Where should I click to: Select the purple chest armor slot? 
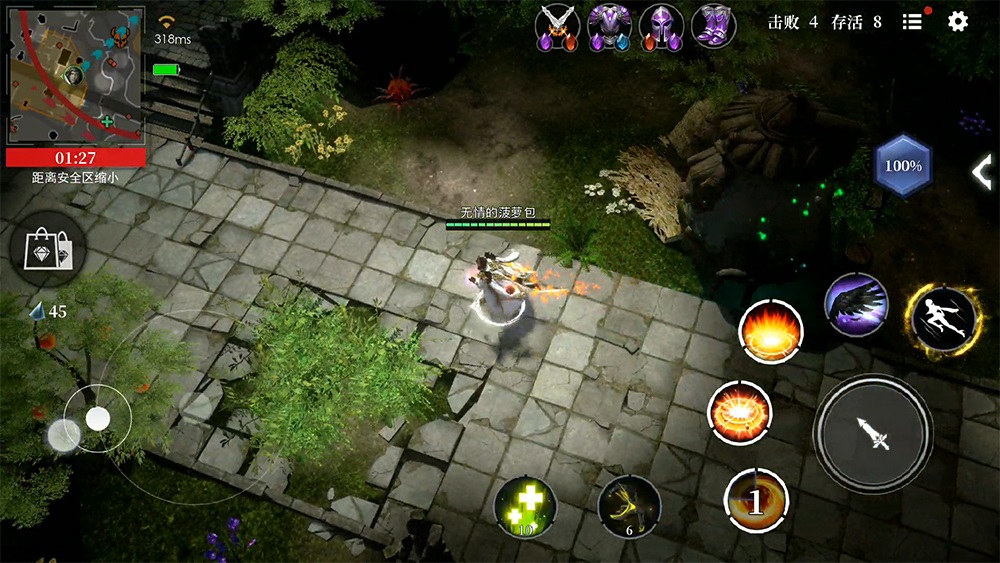pyautogui.click(x=609, y=26)
